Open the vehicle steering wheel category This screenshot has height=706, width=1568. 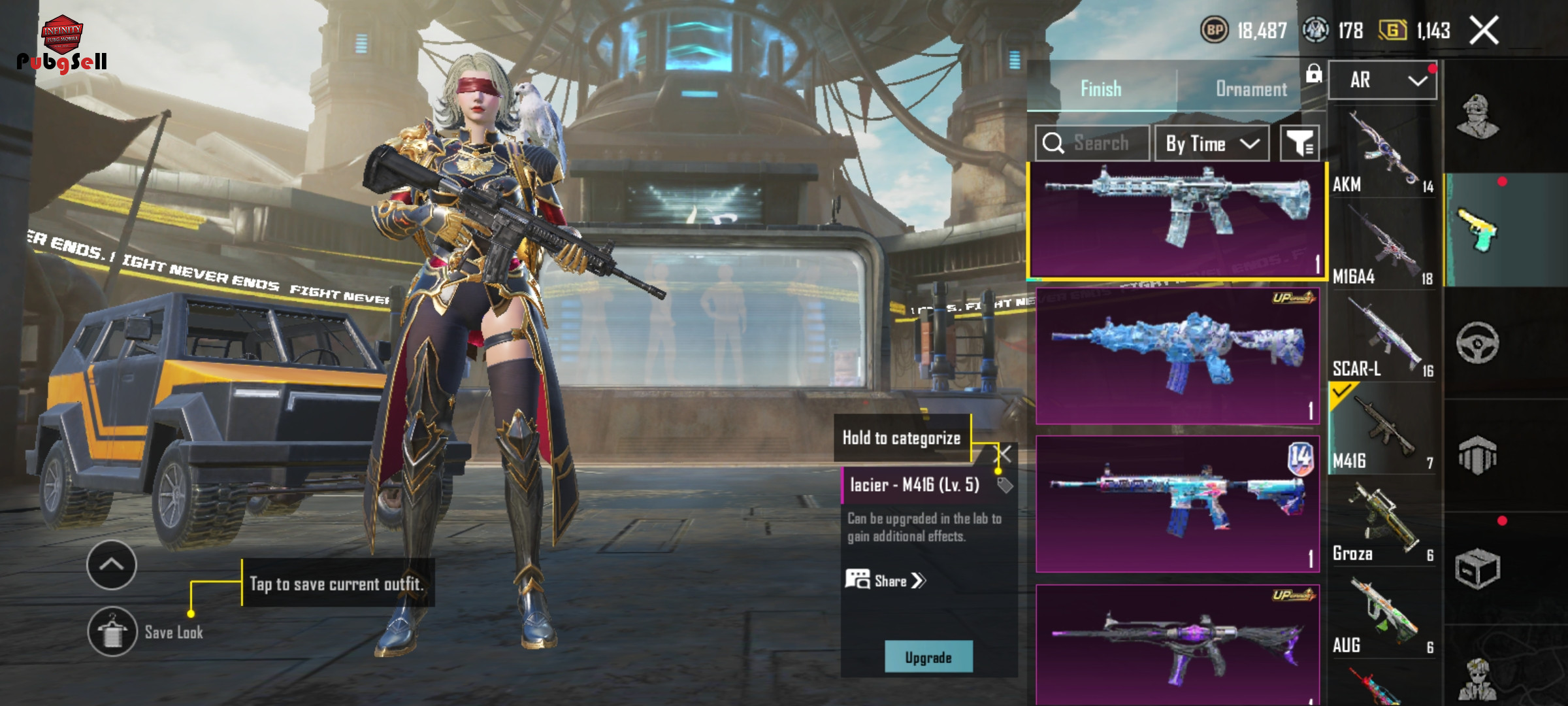(x=1477, y=343)
